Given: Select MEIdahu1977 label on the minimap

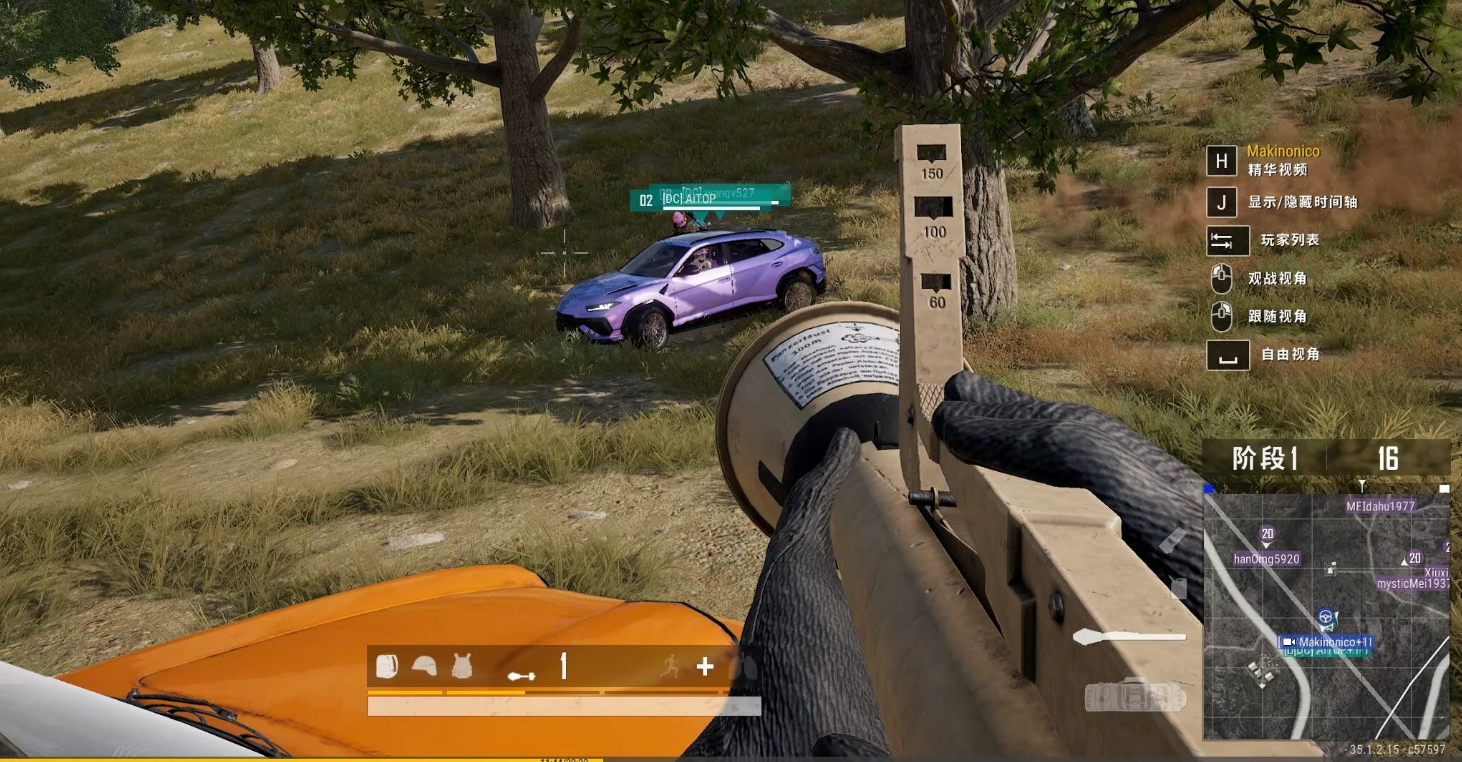Looking at the screenshot, I should tap(1380, 506).
